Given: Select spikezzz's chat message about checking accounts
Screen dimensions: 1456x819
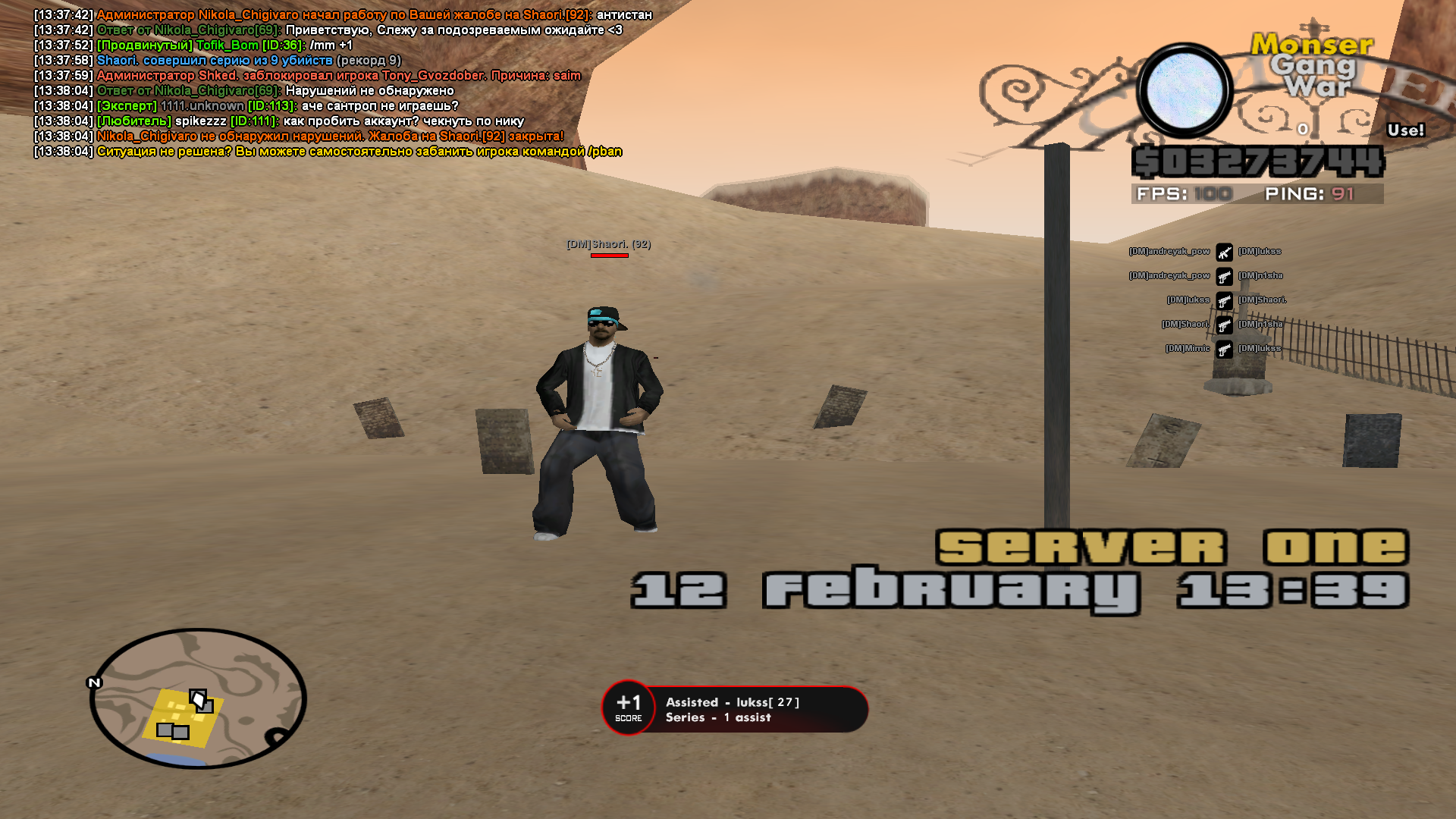Looking at the screenshot, I should pos(311,121).
